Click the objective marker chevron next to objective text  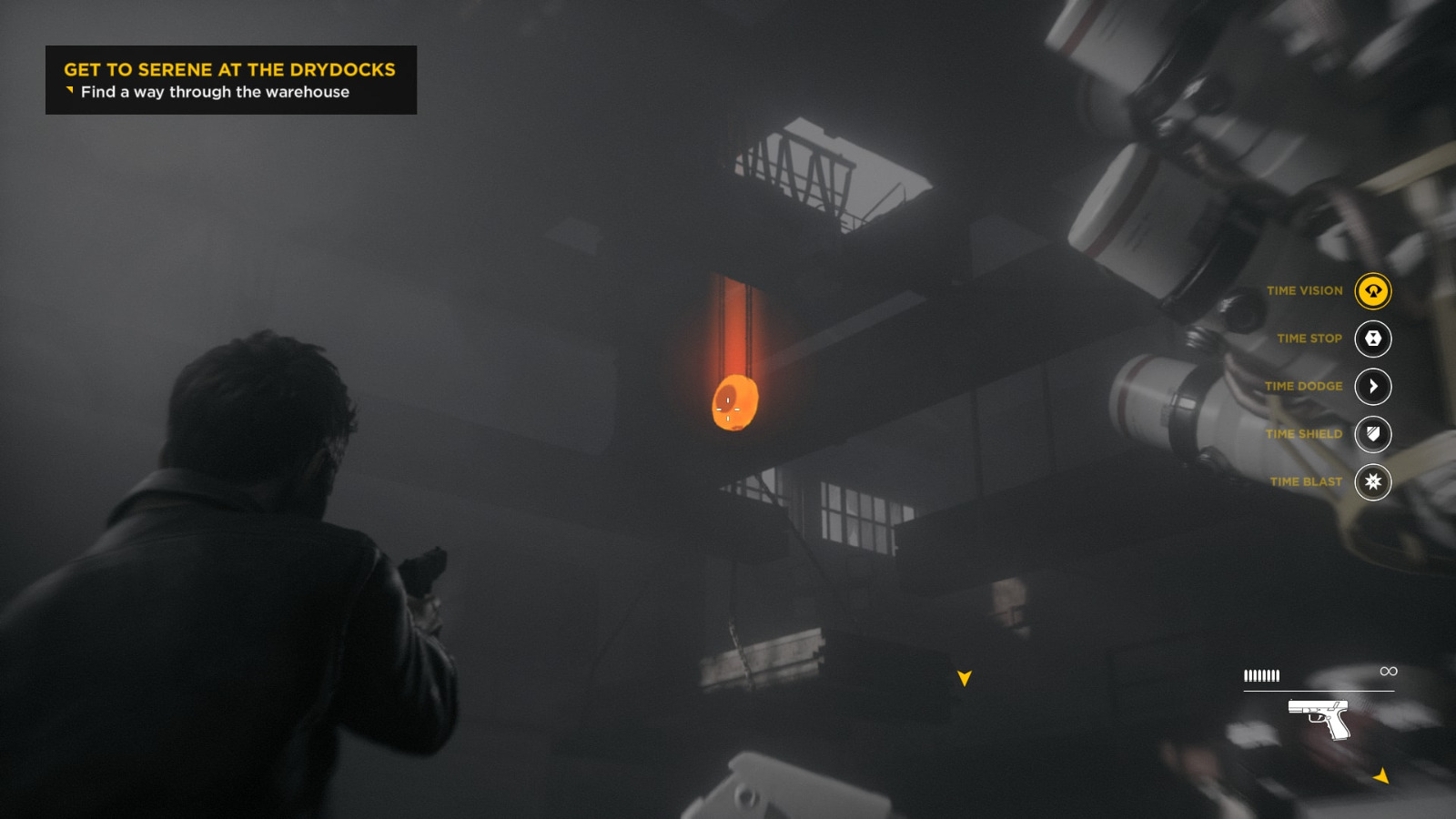68,90
